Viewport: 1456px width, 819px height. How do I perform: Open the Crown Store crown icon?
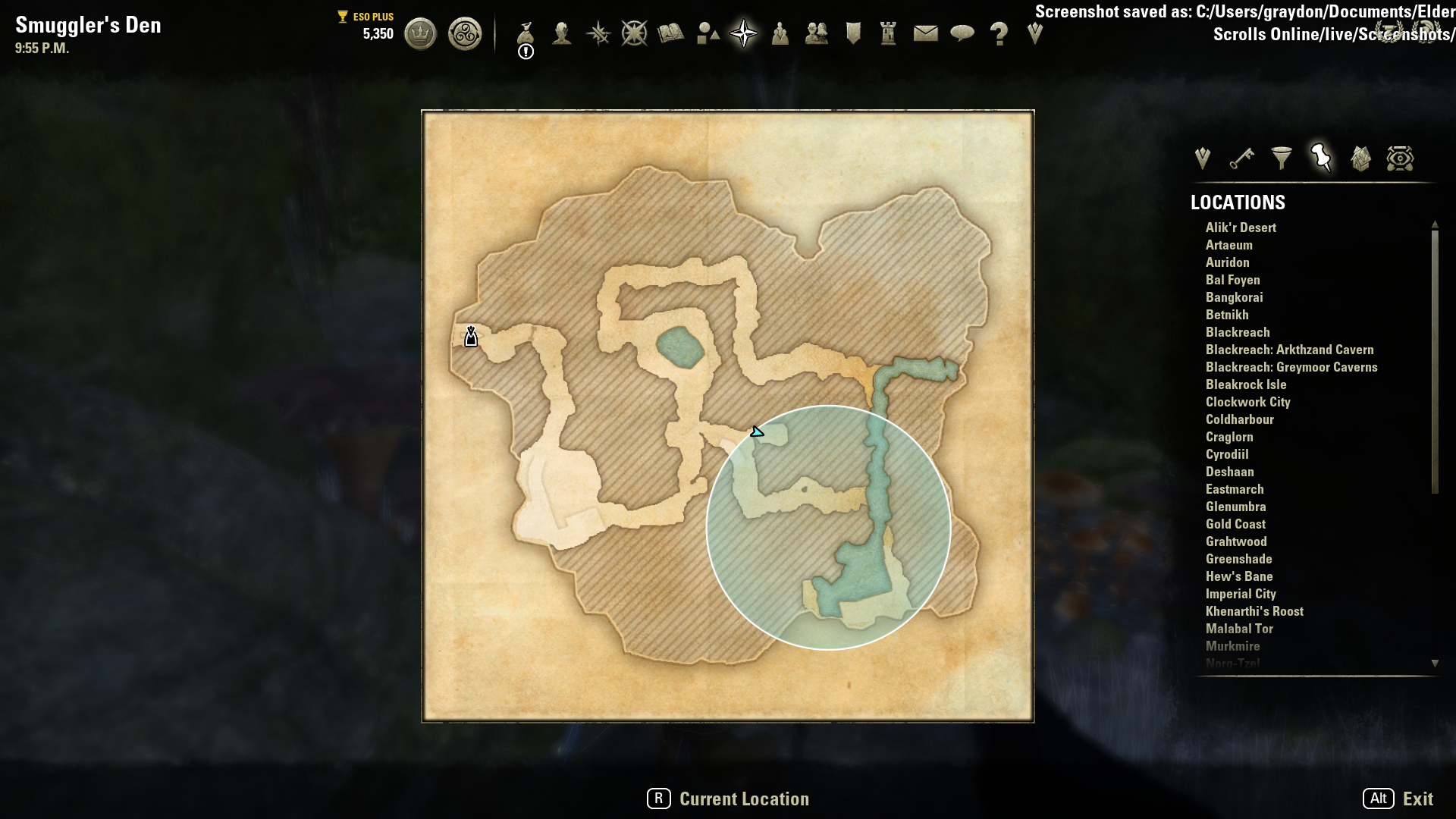pyautogui.click(x=420, y=34)
